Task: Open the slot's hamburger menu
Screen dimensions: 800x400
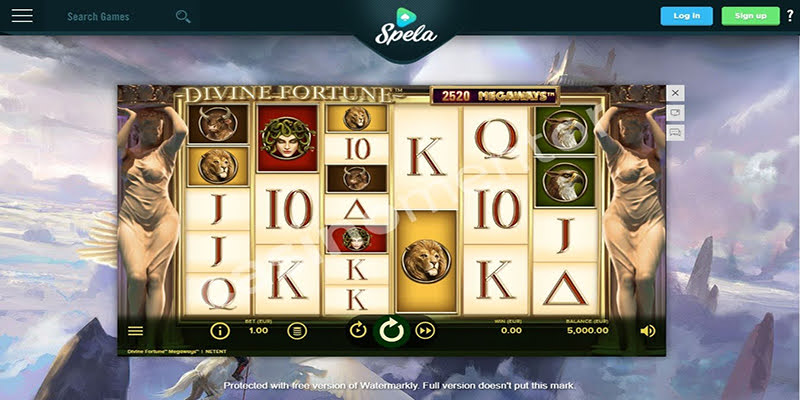Action: coord(136,330)
